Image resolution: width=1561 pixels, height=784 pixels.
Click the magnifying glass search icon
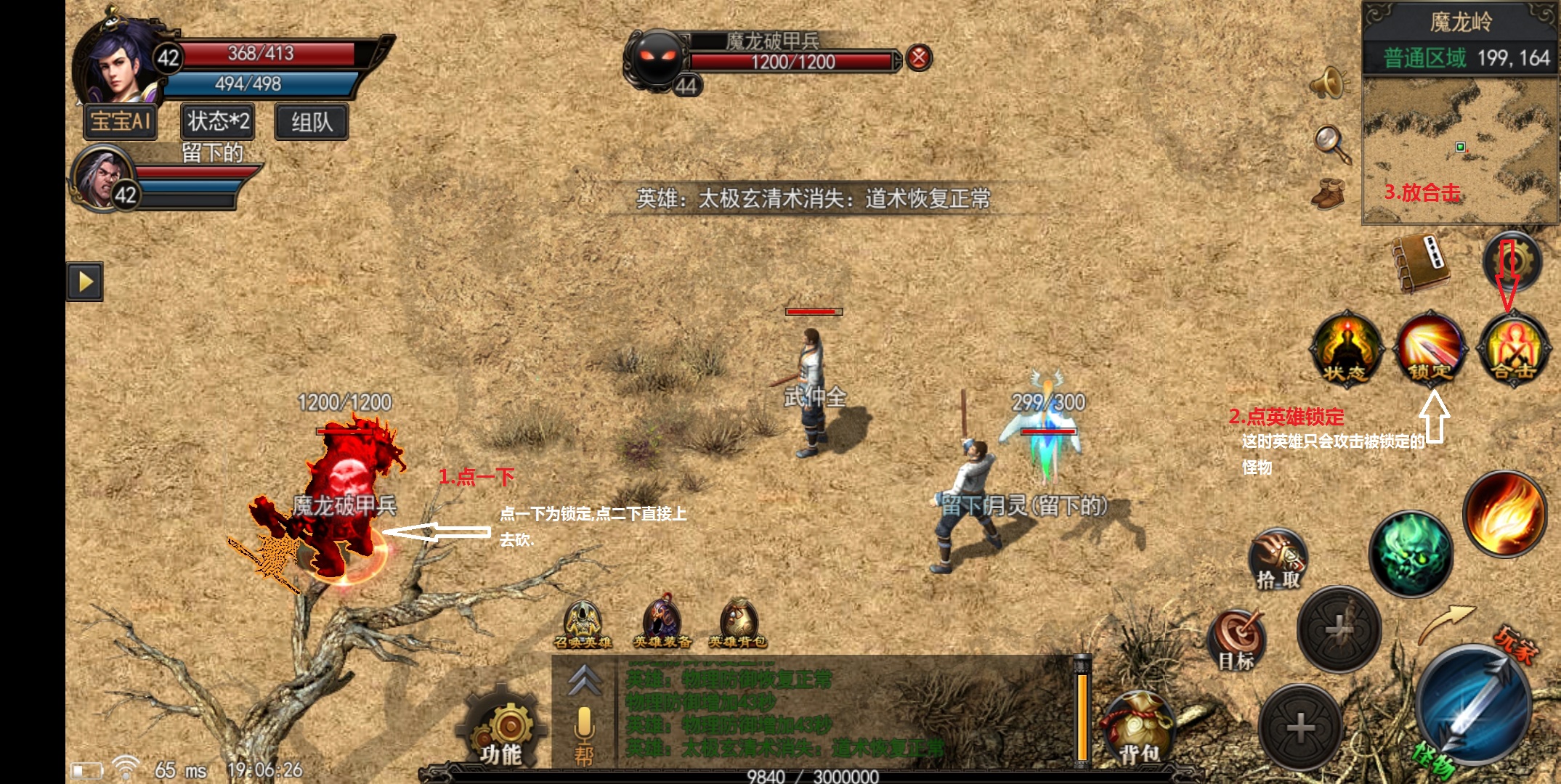[1332, 143]
